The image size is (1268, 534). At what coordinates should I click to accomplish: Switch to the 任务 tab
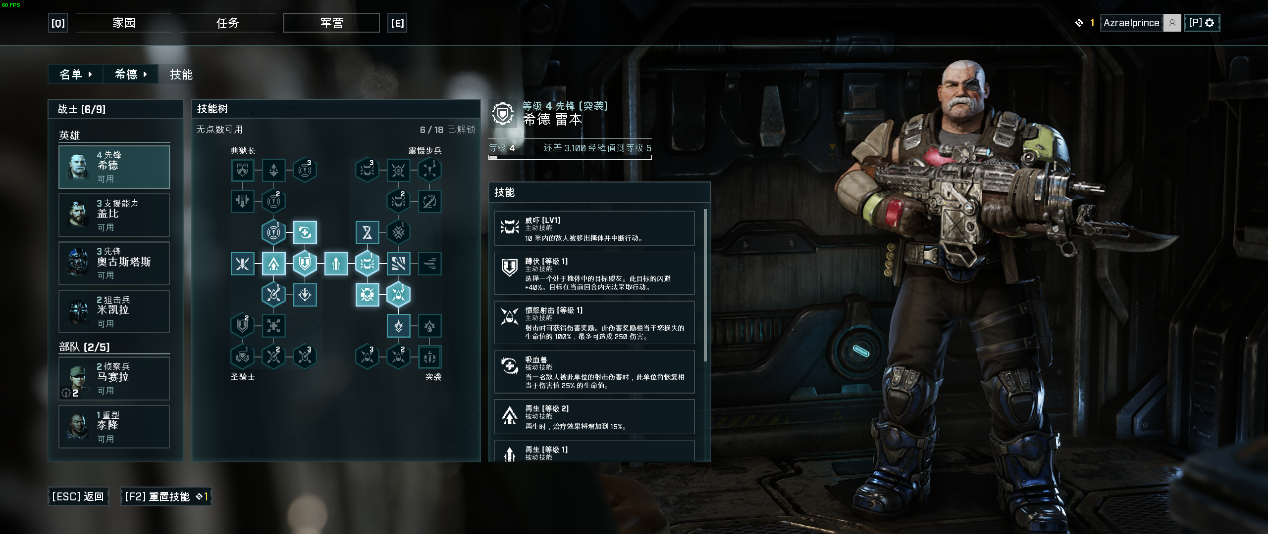[x=227, y=23]
